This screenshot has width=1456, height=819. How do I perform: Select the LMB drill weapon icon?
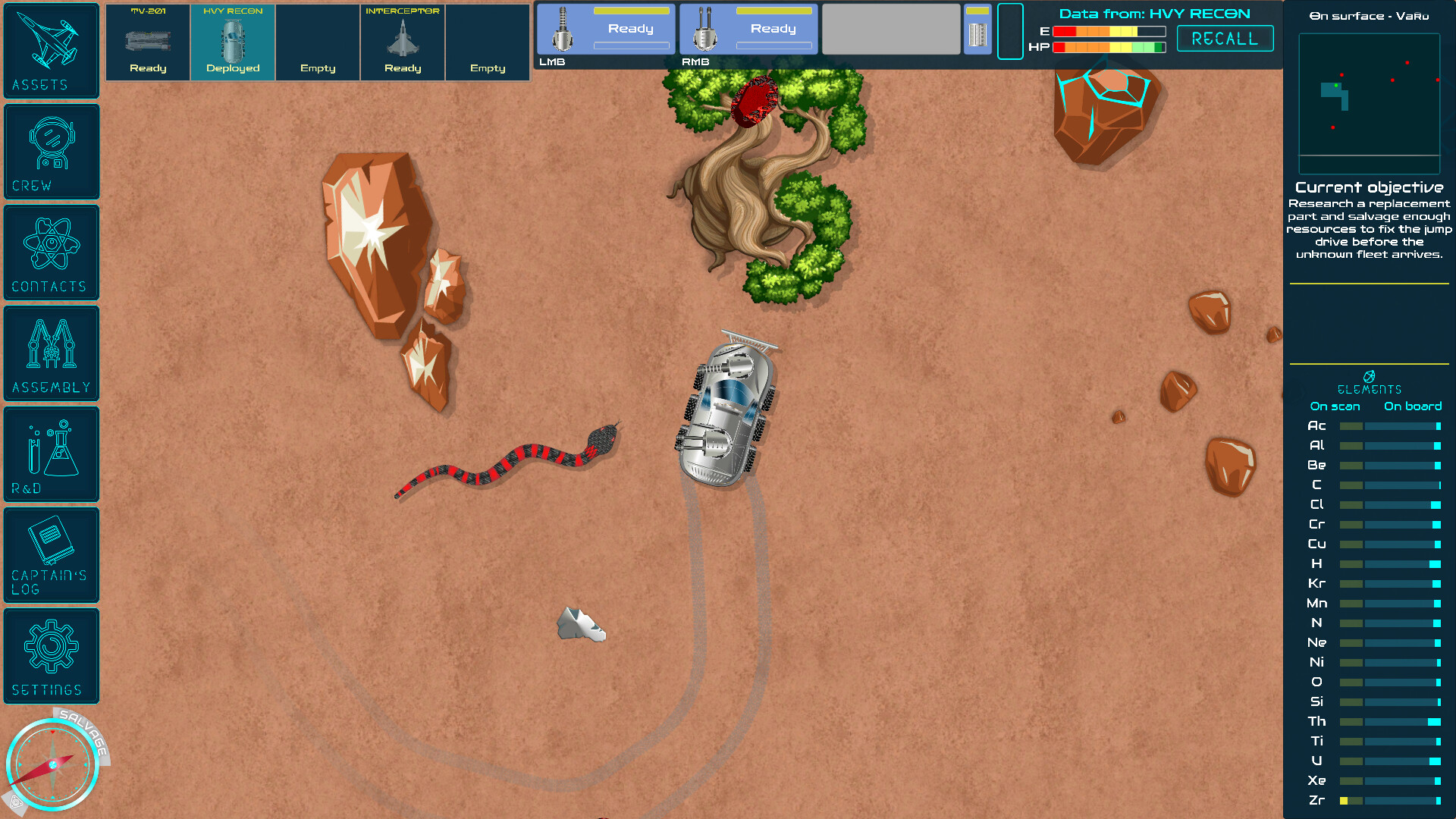pyautogui.click(x=561, y=29)
